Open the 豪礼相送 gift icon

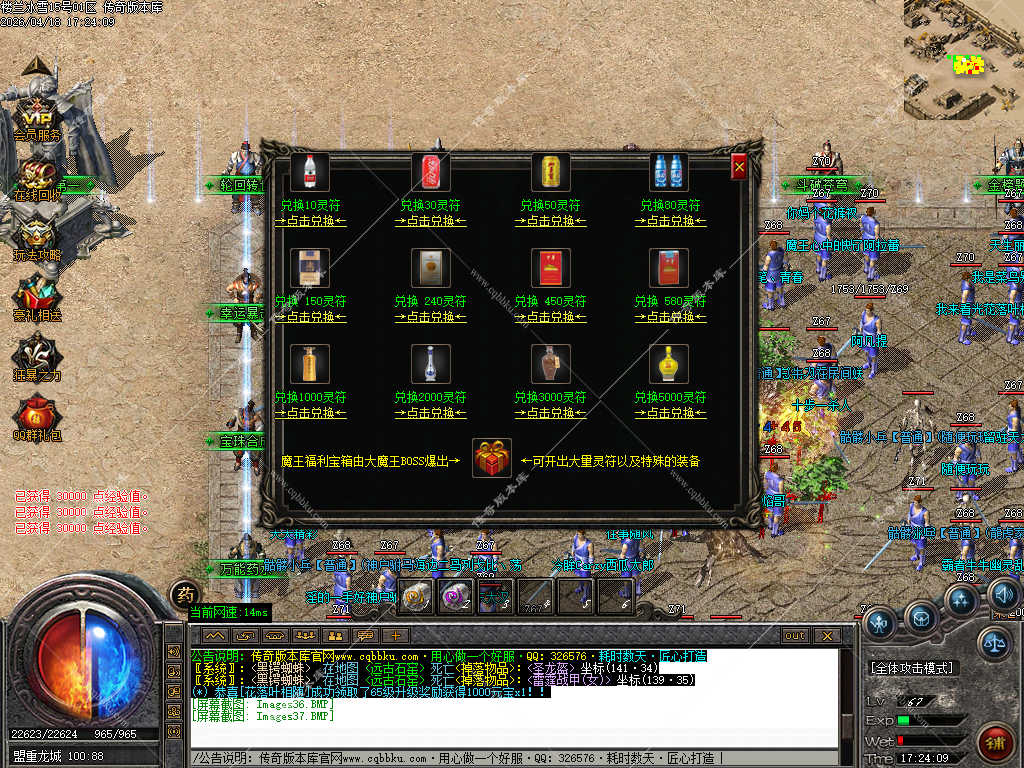pos(37,300)
